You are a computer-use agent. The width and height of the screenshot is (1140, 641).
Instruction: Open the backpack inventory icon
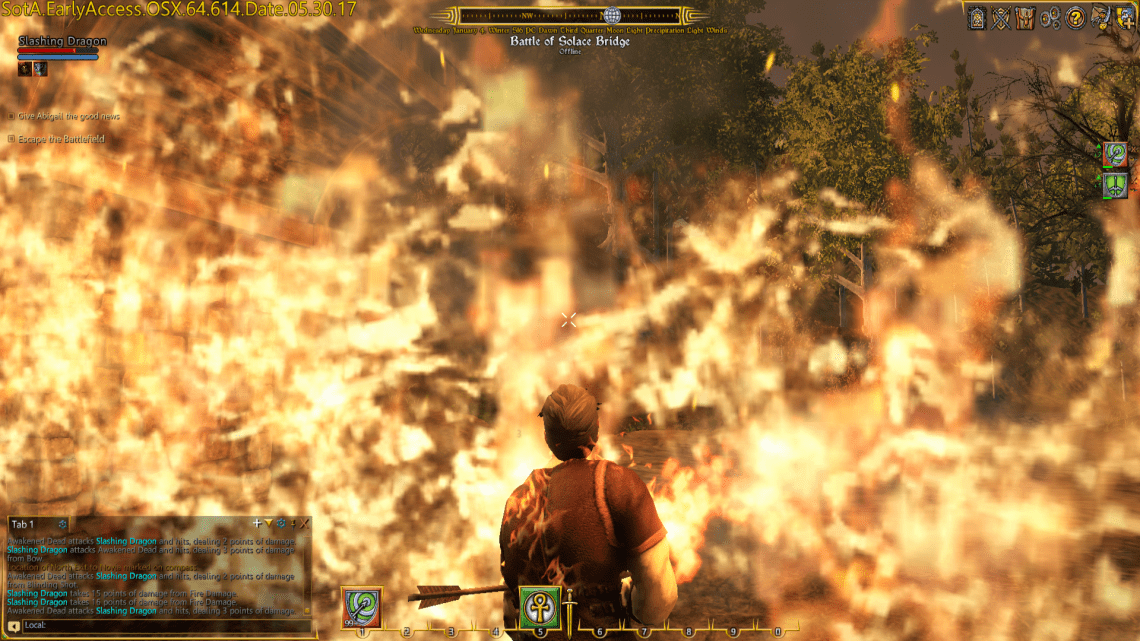point(1025,17)
